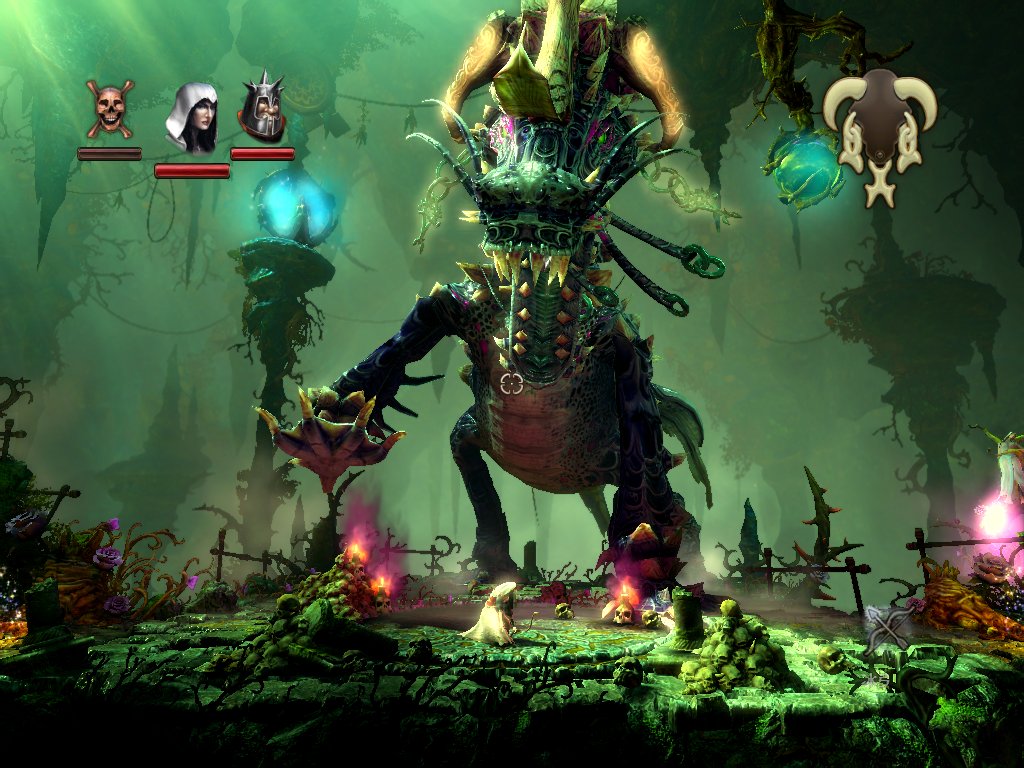Select the bow and arrow weapon icon
1024x768 pixels.
(889, 628)
